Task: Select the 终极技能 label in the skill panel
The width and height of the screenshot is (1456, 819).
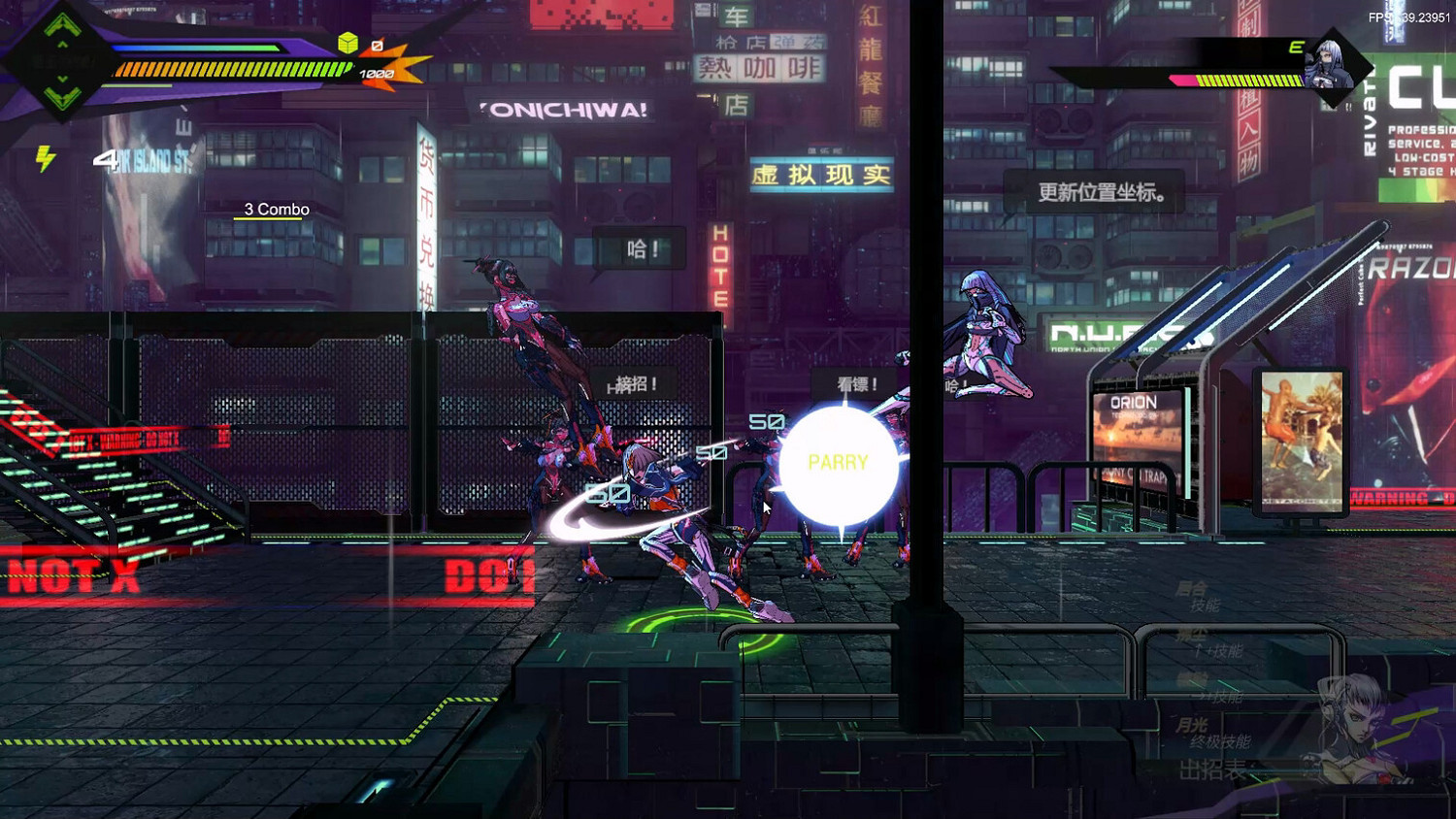Action: (1220, 740)
